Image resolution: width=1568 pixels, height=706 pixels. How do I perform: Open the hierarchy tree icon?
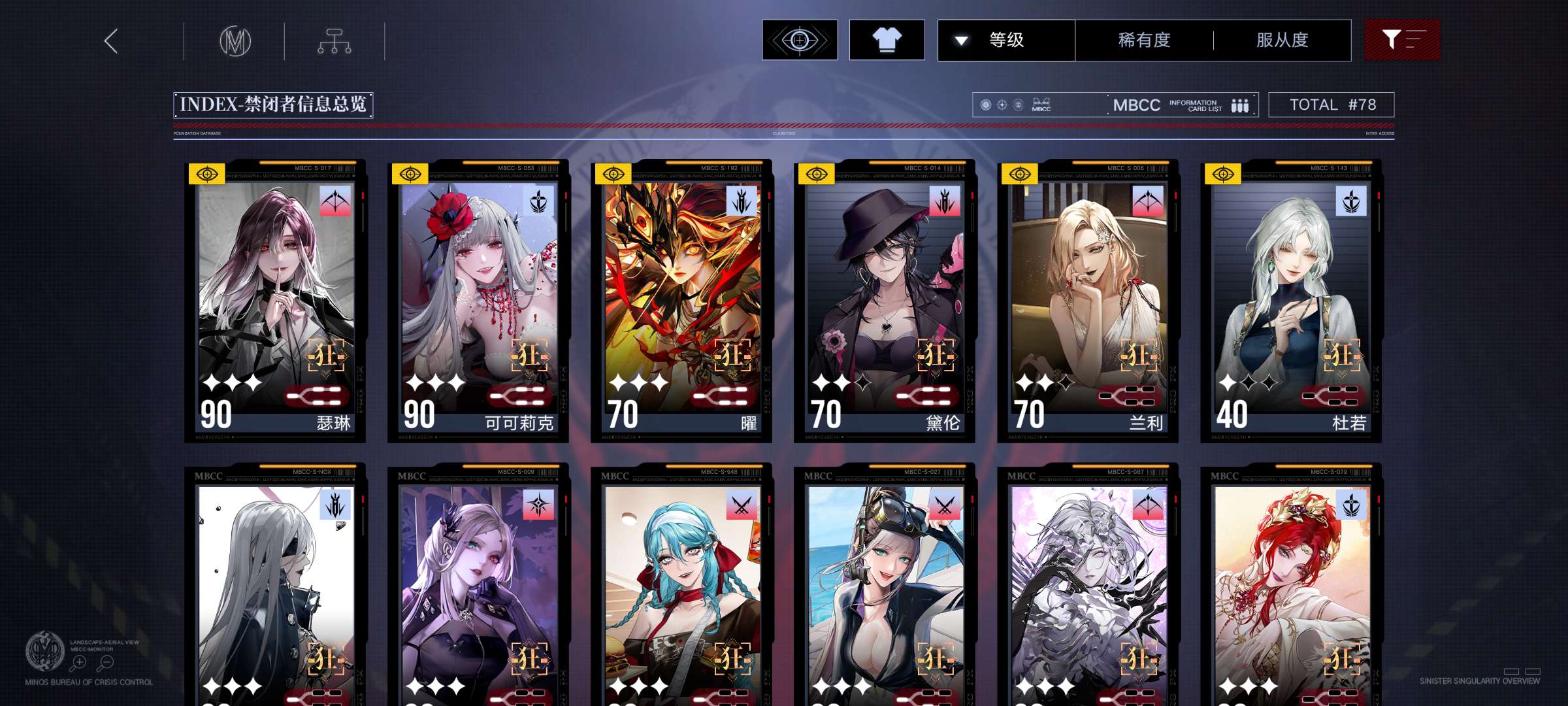(x=335, y=41)
